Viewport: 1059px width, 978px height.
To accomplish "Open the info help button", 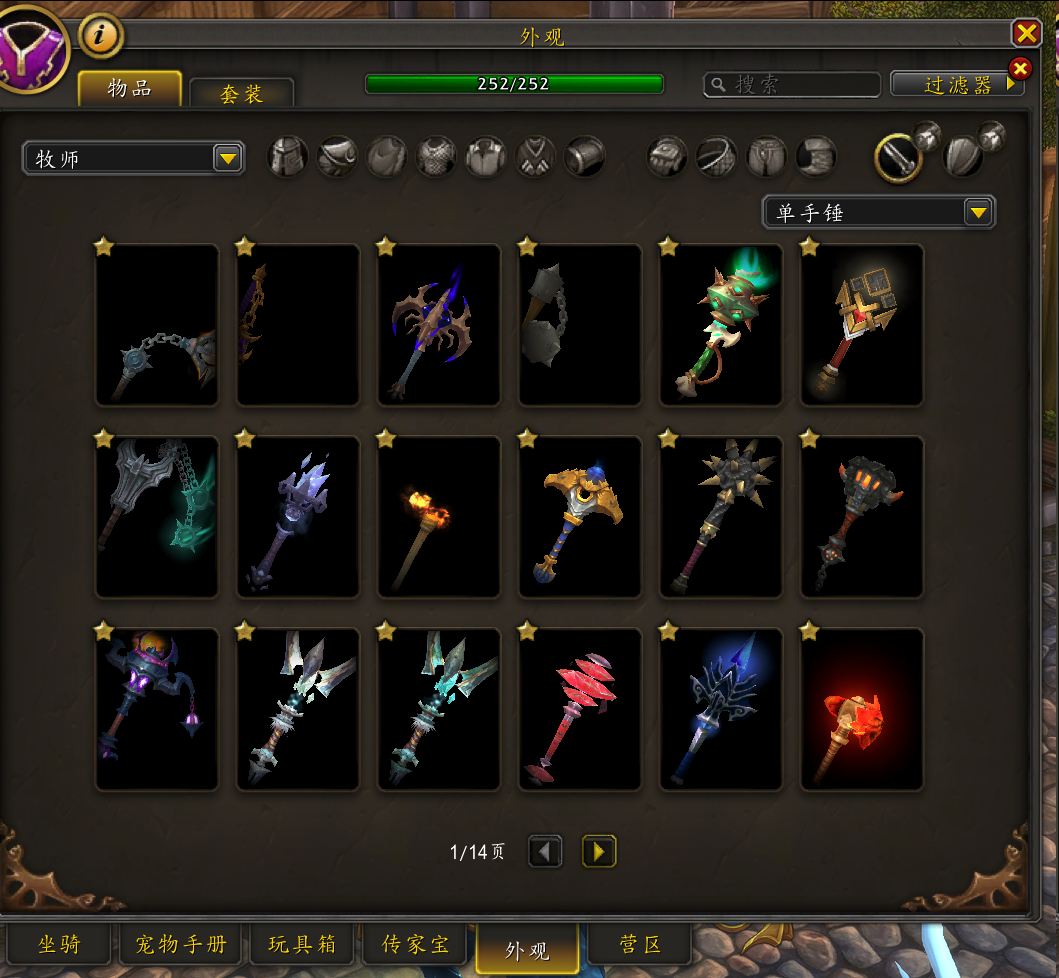I will [101, 36].
